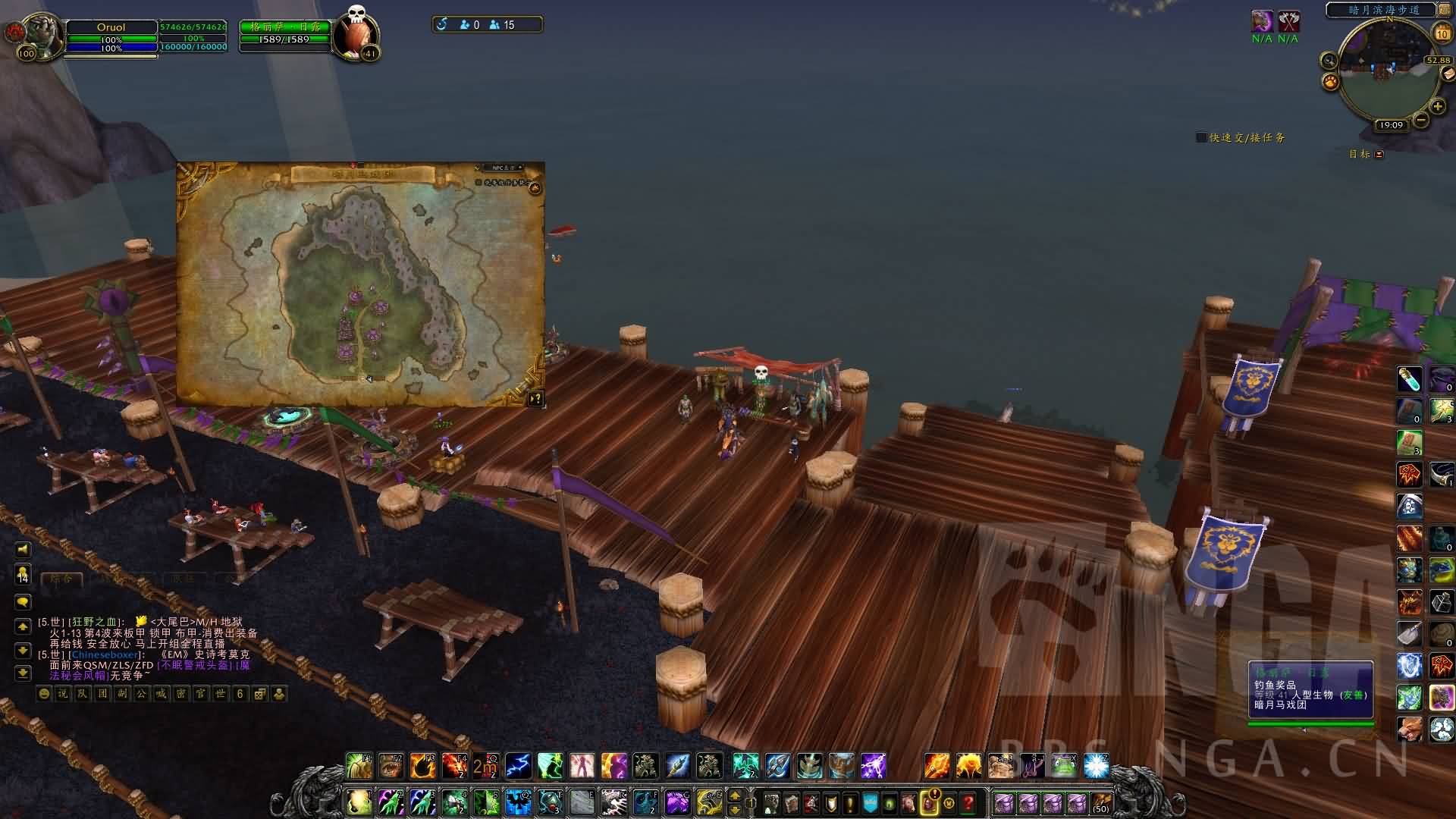The height and width of the screenshot is (819, 1456).
Task: Zoom in the minimap with plus button
Action: tap(1437, 107)
